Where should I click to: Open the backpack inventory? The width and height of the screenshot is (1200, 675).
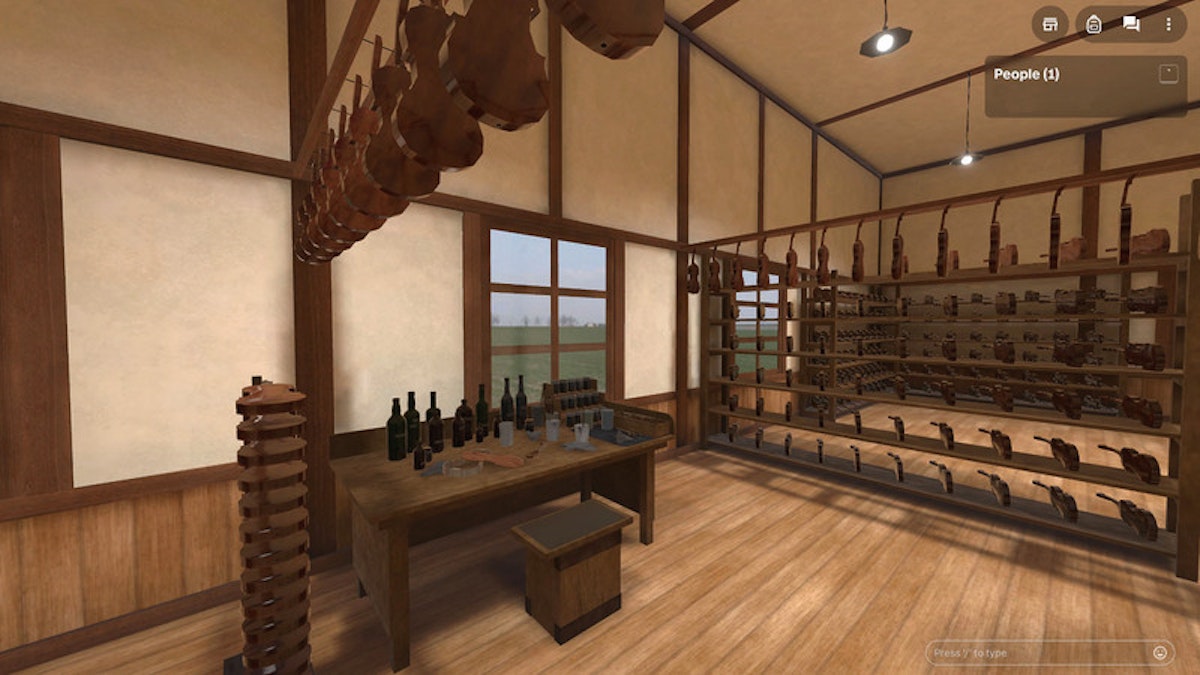(x=1094, y=24)
